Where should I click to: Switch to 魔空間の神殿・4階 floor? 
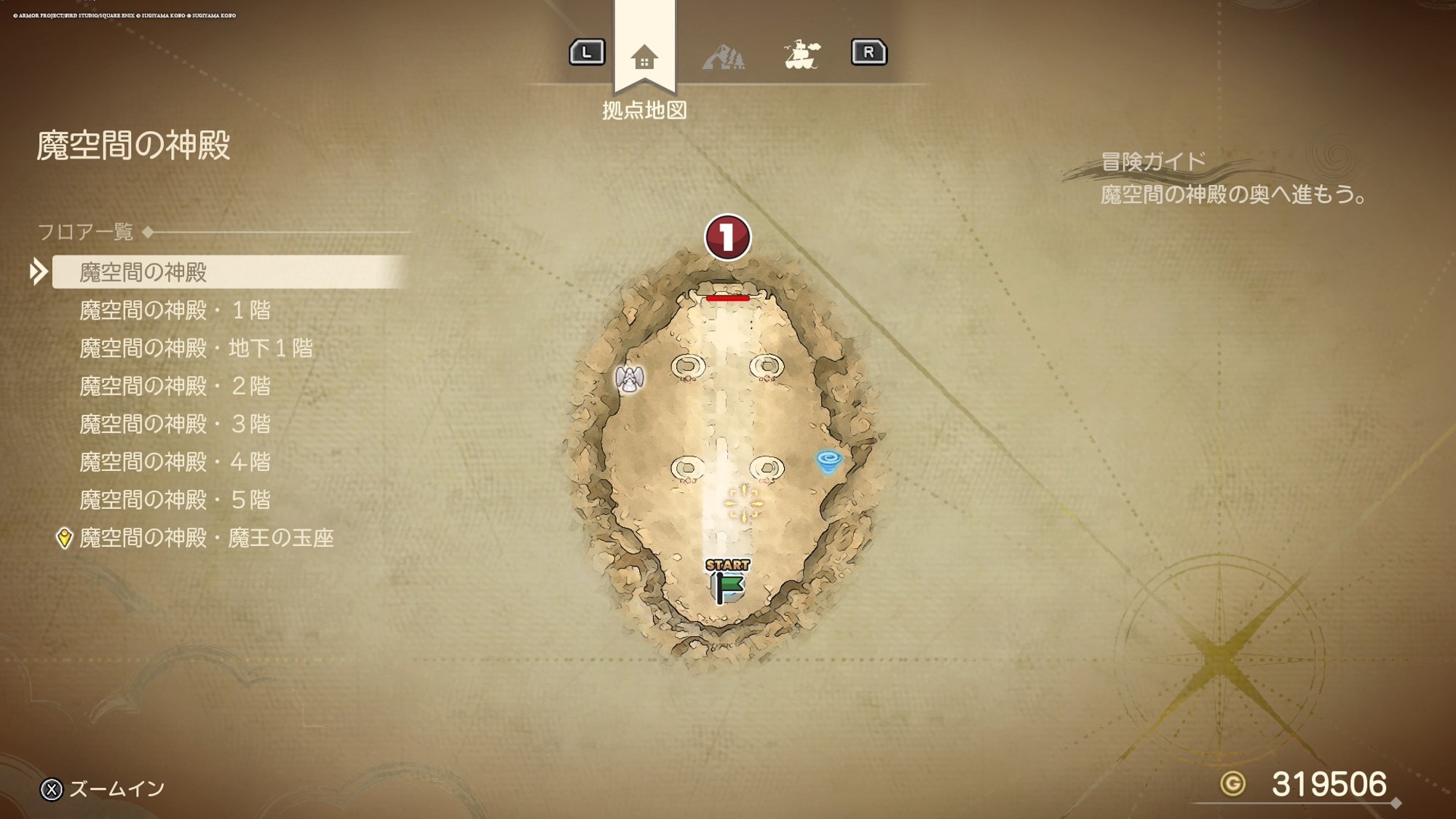pyautogui.click(x=175, y=462)
